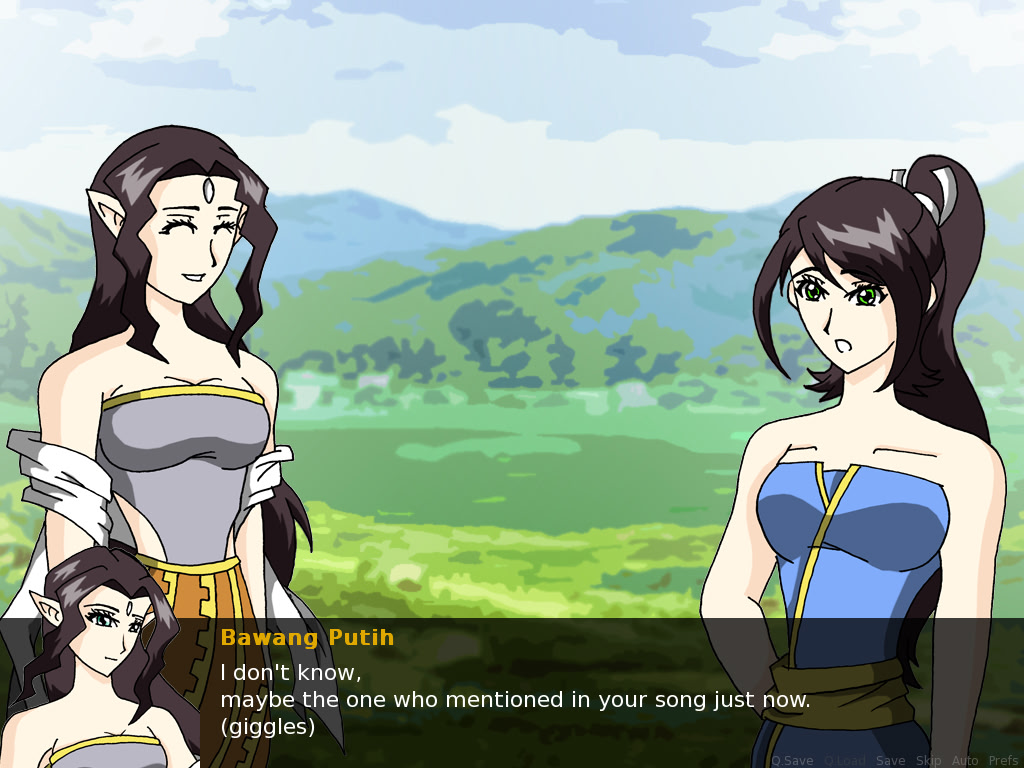Toggle Auto dialogue advance
The height and width of the screenshot is (768, 1024).
pos(965,761)
